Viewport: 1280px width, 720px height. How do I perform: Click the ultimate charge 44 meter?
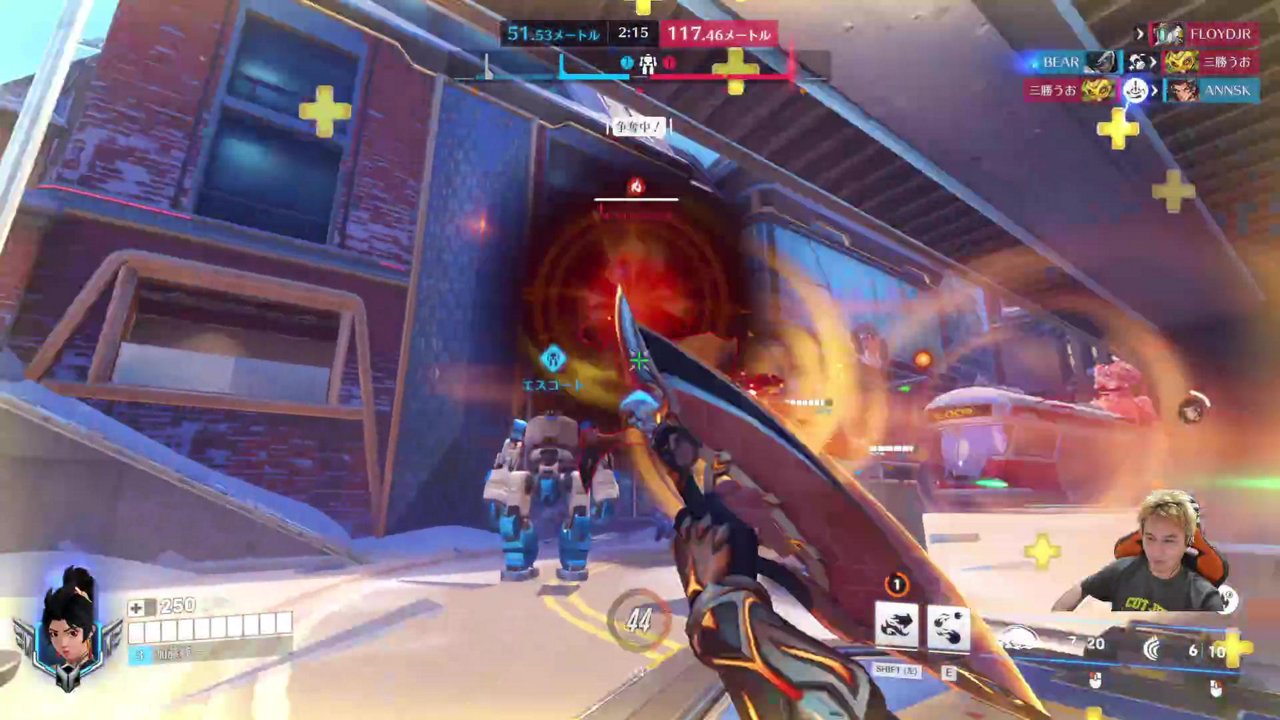point(638,622)
